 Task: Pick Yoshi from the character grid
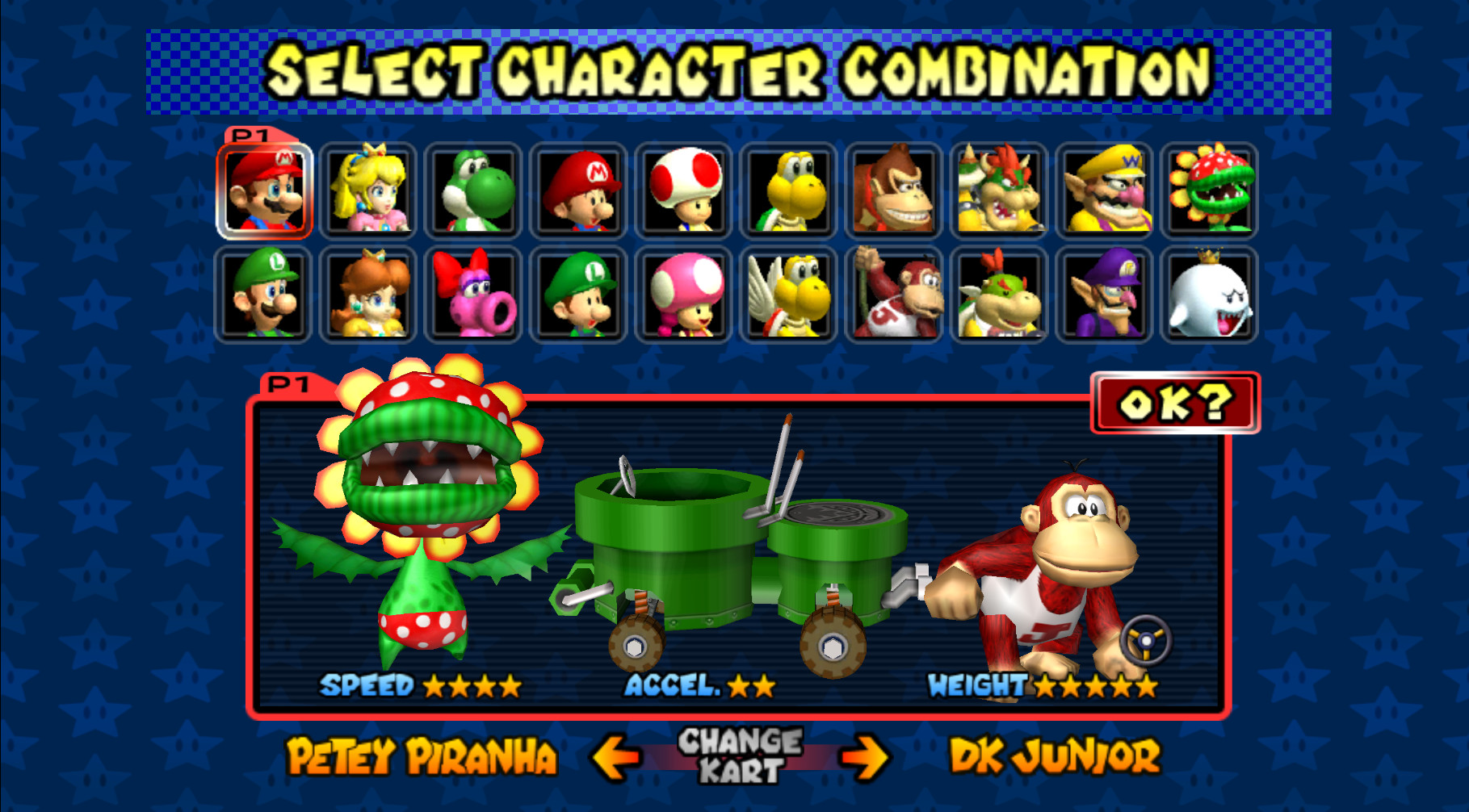473,189
